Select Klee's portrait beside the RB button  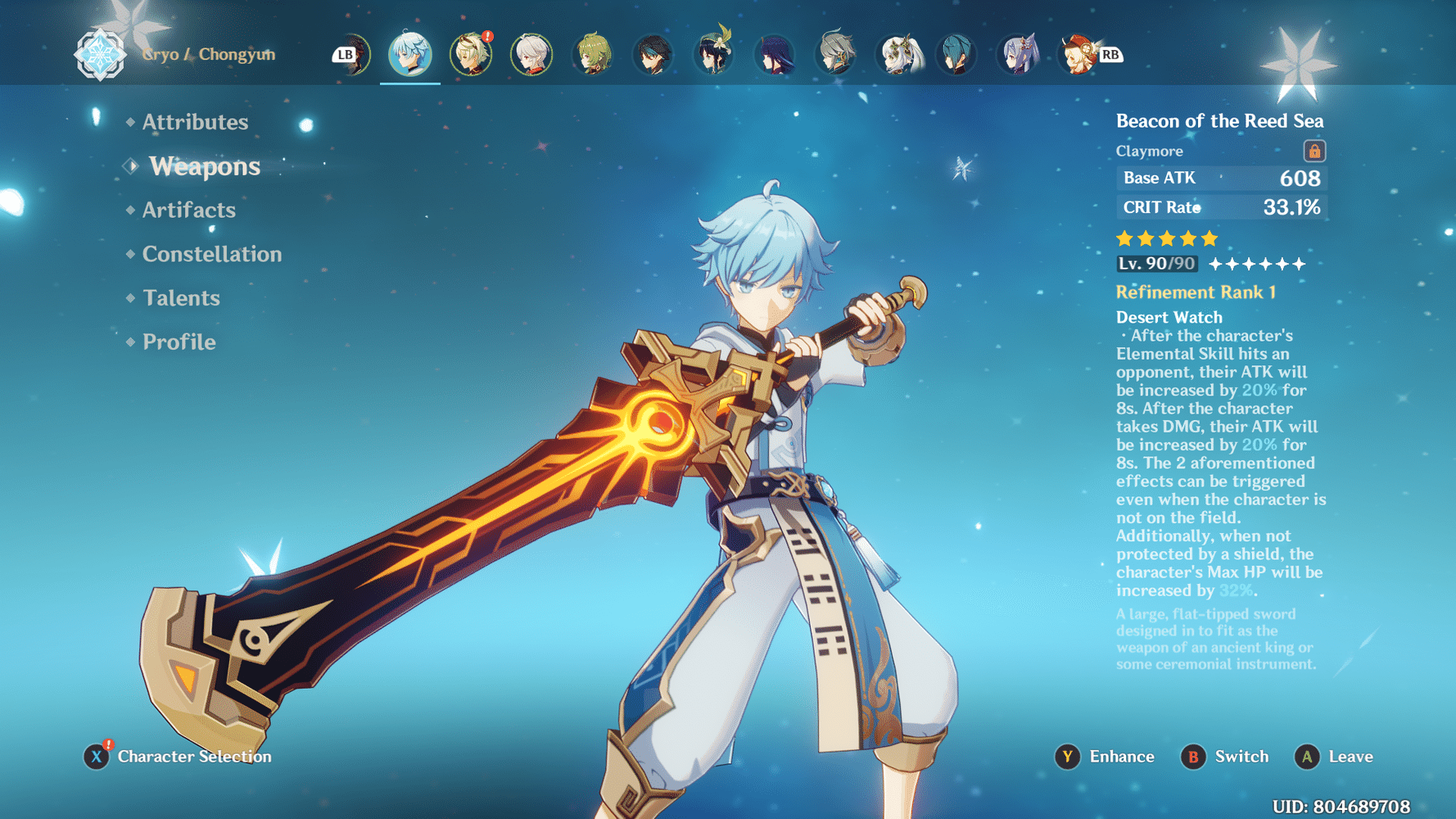click(1079, 54)
